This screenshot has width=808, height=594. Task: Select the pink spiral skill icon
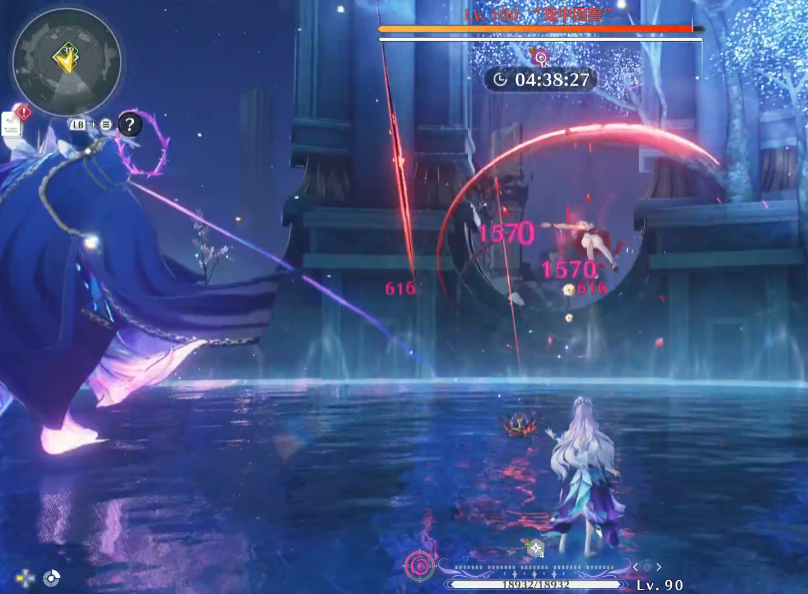click(420, 566)
